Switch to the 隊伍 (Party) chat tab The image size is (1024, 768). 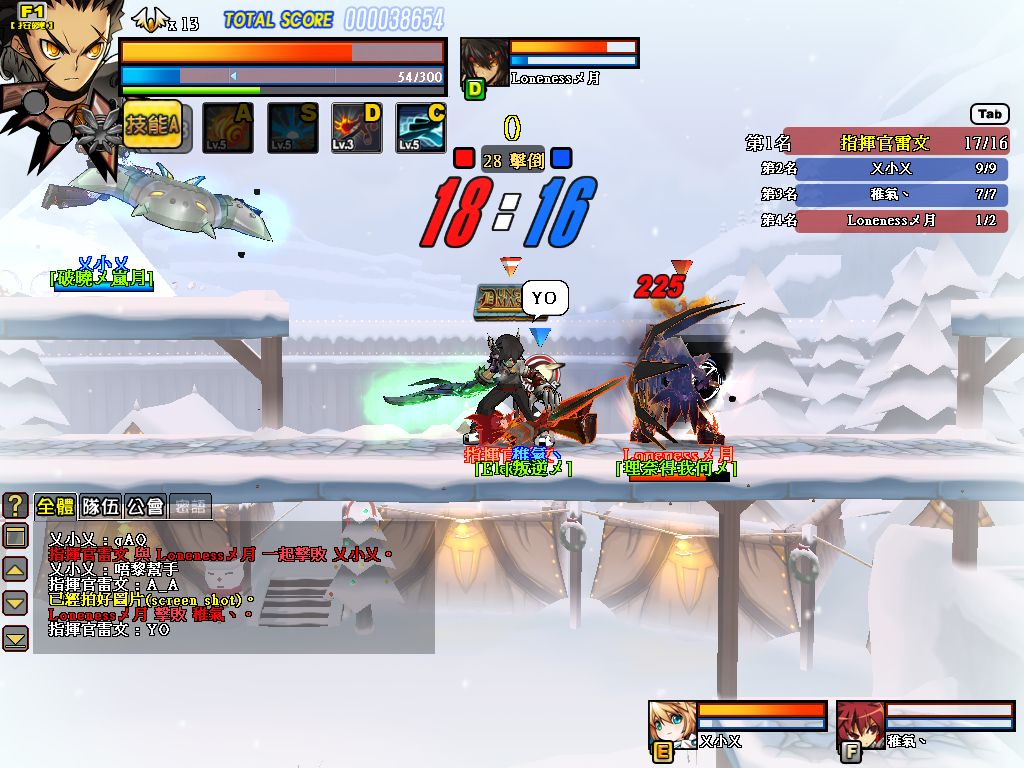click(x=100, y=506)
